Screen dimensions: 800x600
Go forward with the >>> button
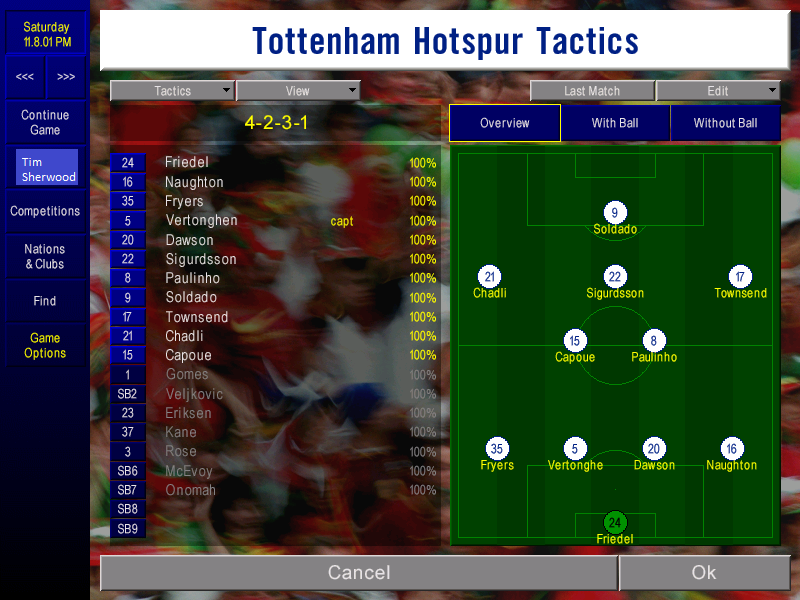pos(66,77)
